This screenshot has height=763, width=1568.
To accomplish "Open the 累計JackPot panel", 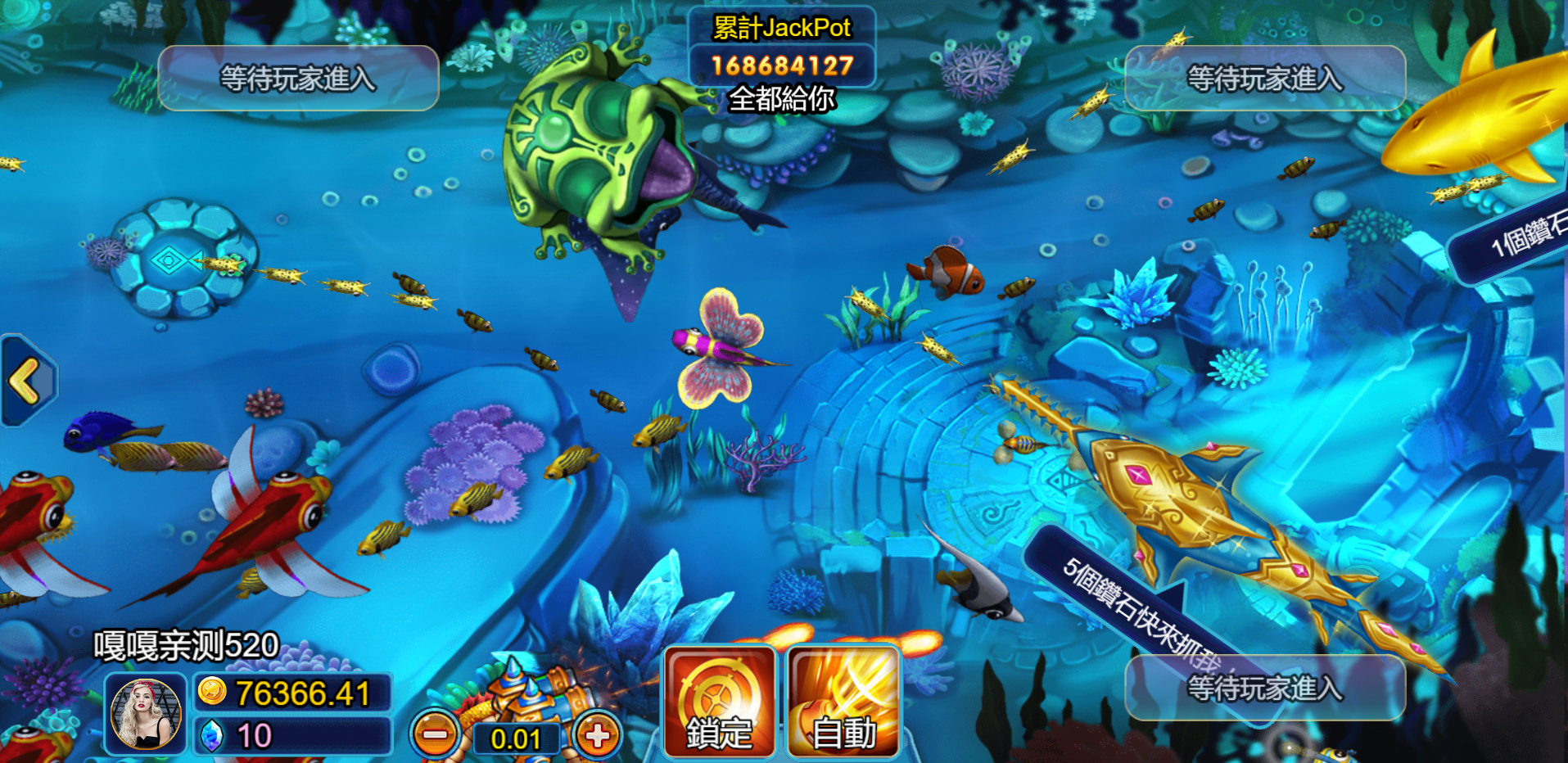I will (782, 47).
